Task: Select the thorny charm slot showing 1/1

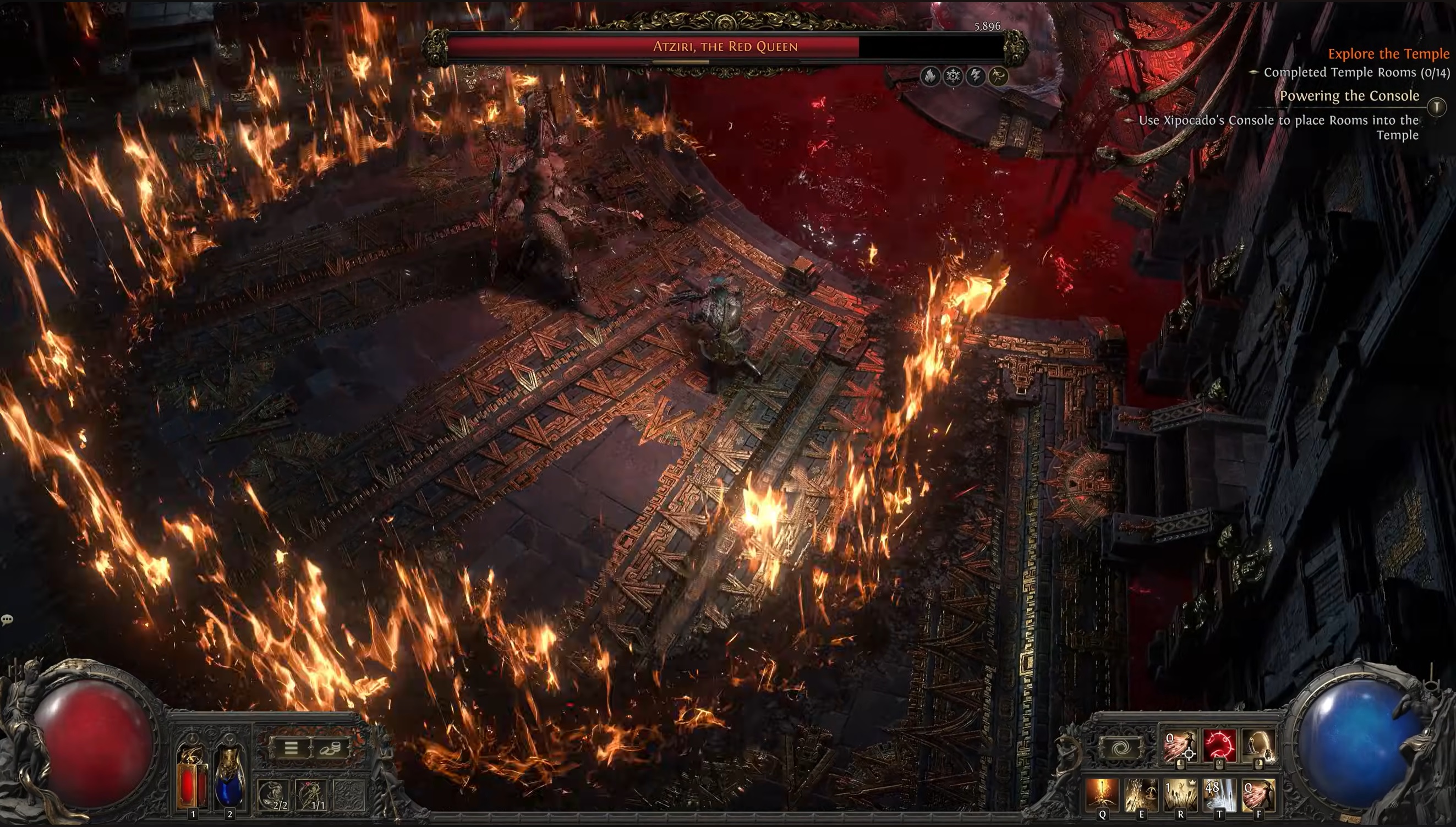Action: coord(311,794)
